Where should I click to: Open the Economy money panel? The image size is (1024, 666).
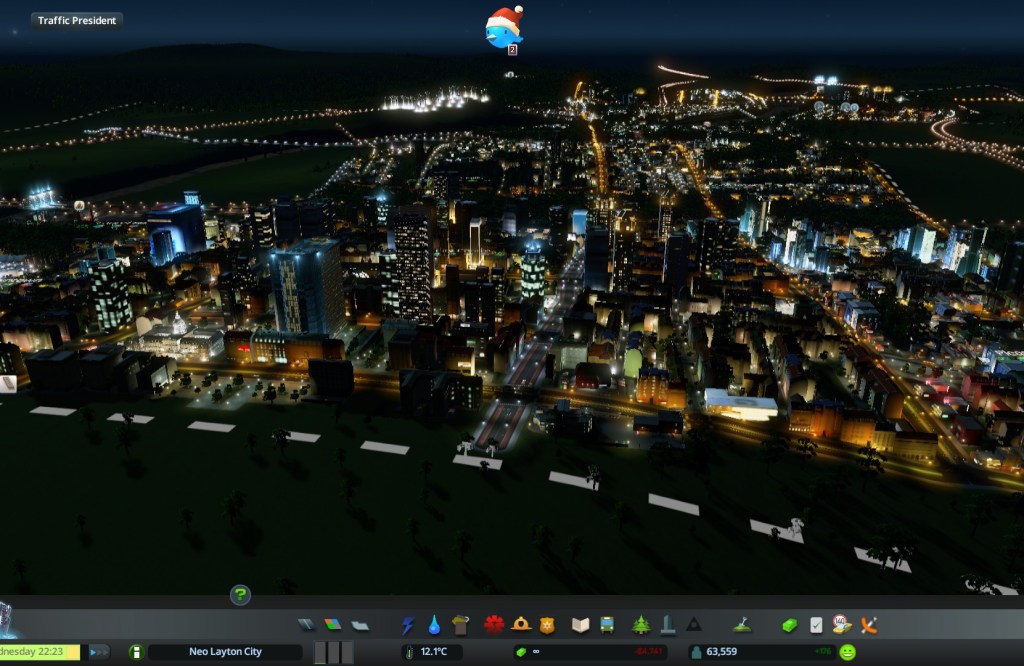click(x=790, y=625)
